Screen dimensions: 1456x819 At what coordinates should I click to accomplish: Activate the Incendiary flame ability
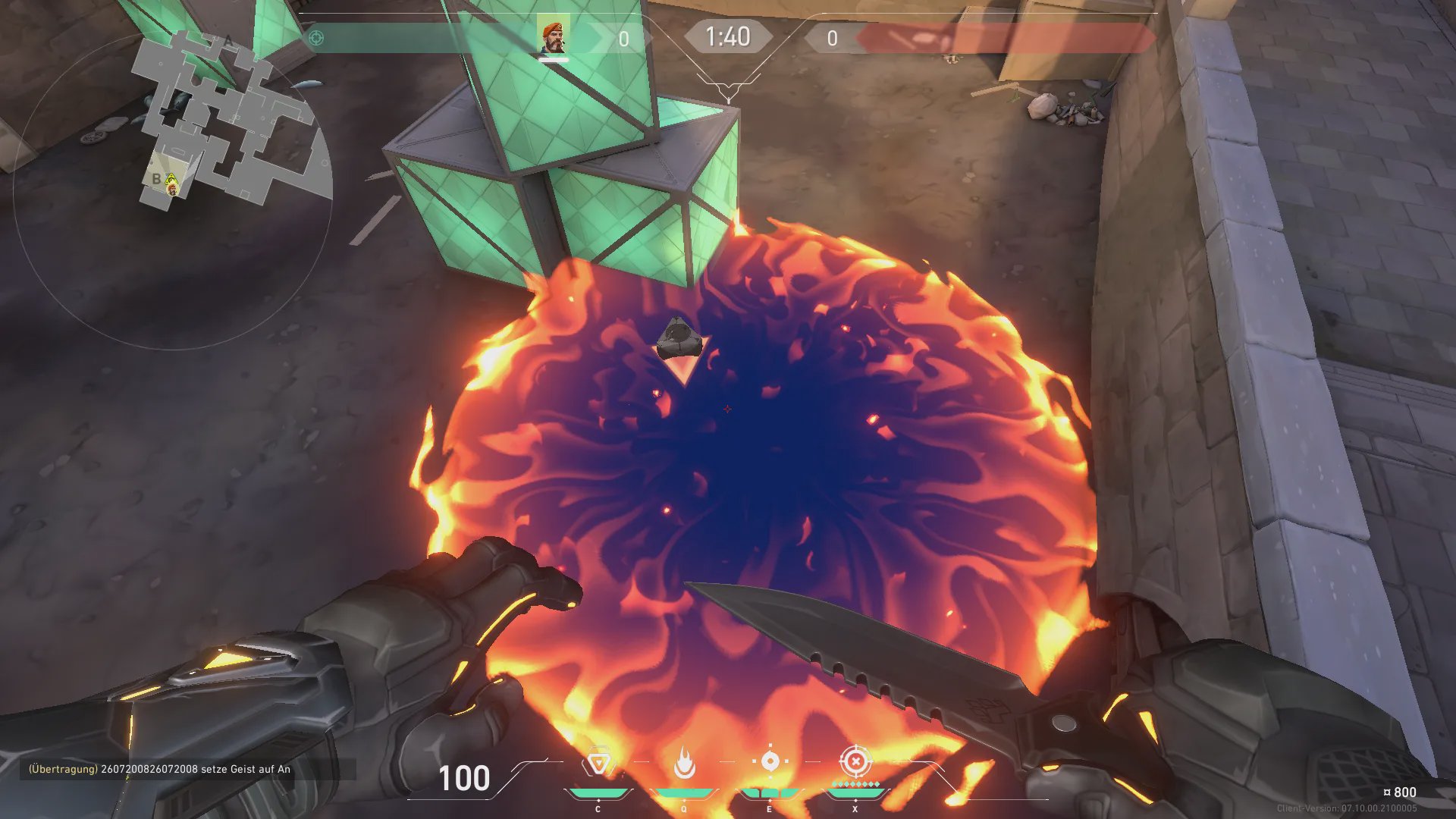click(684, 763)
